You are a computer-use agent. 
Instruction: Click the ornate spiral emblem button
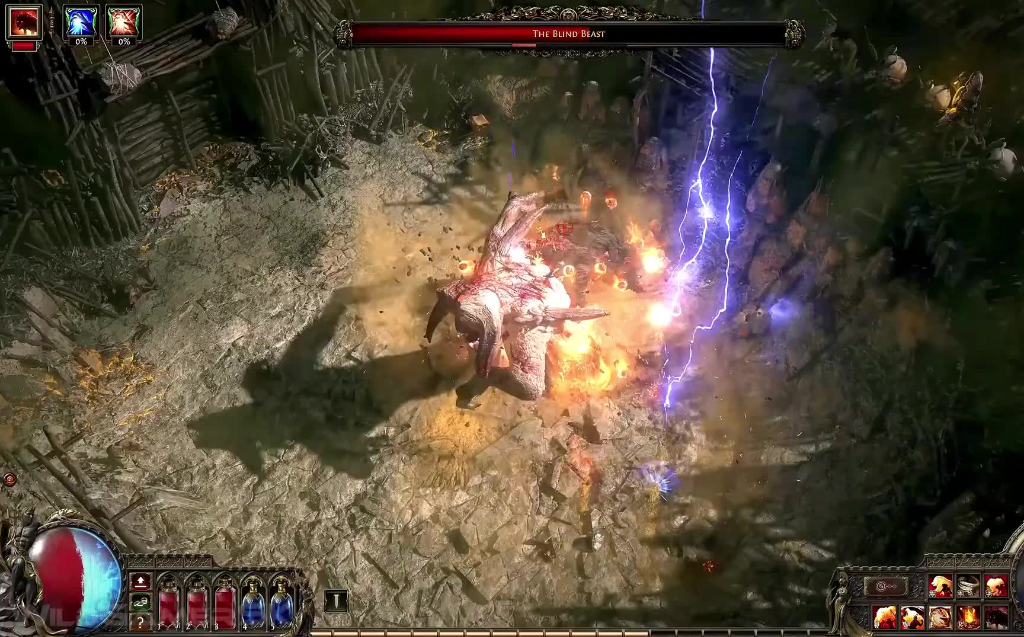[x=886, y=587]
